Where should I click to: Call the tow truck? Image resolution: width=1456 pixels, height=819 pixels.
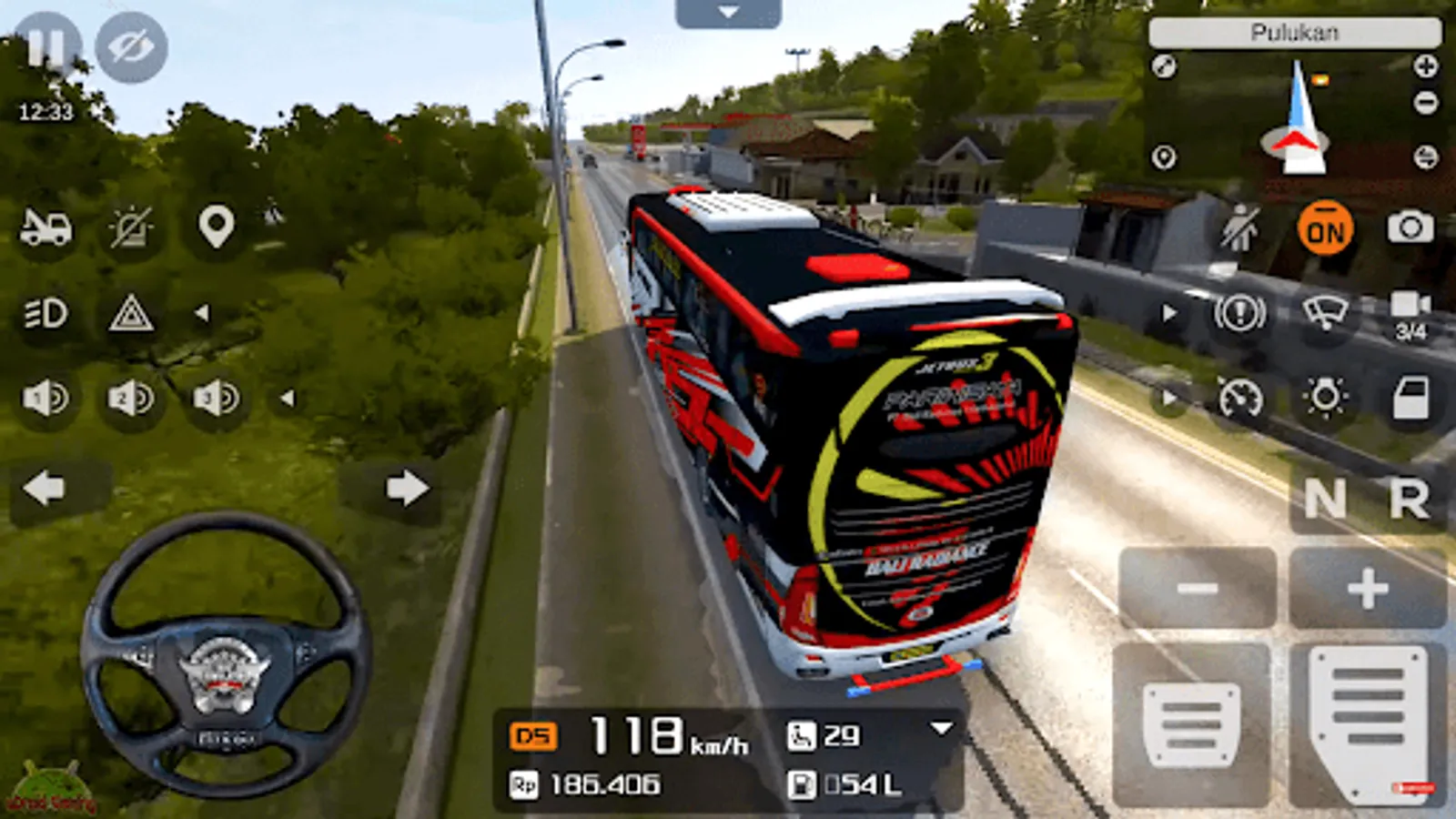[45, 227]
